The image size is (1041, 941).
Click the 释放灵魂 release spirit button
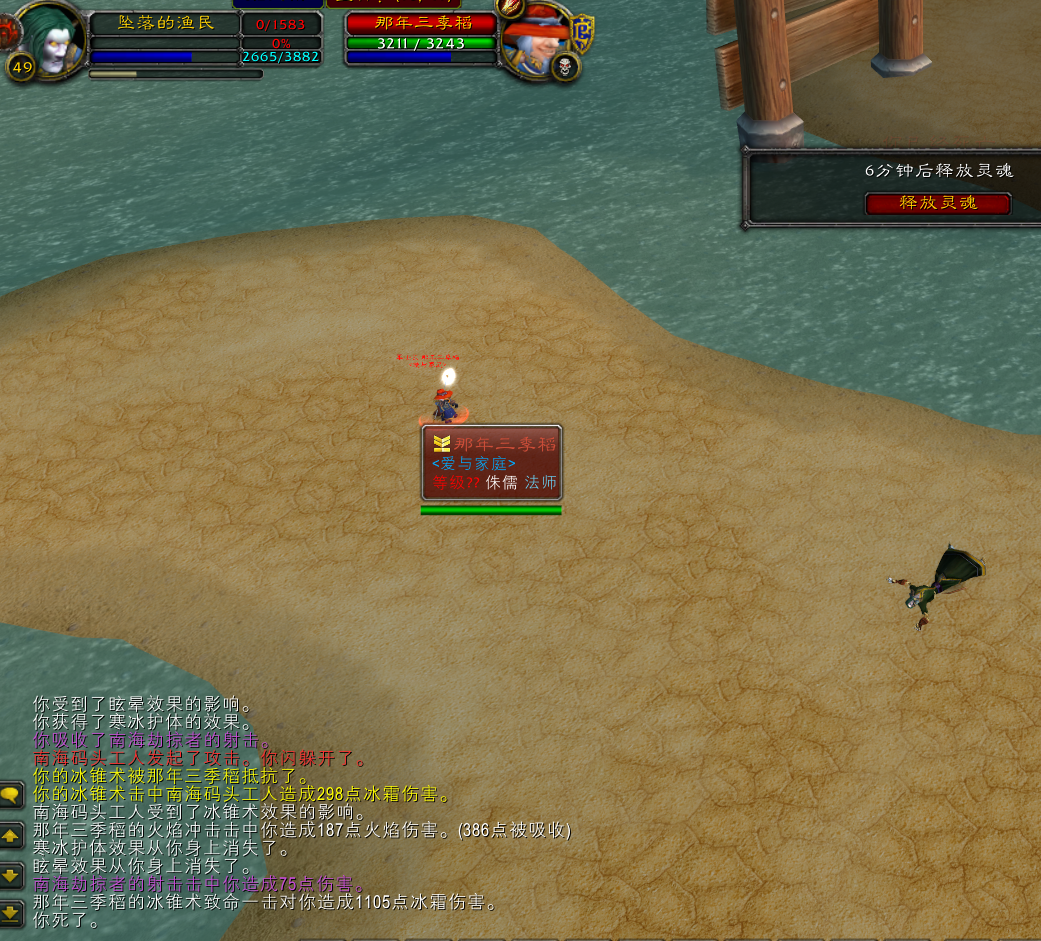938,203
